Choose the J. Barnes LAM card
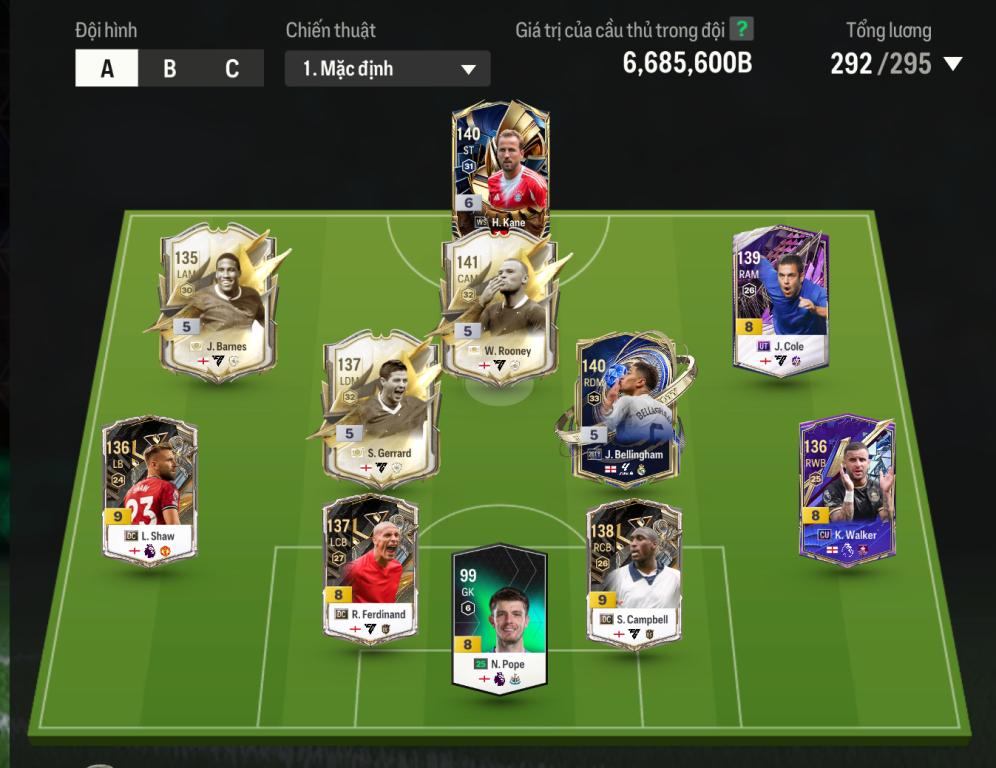This screenshot has width=996, height=768. (218, 300)
